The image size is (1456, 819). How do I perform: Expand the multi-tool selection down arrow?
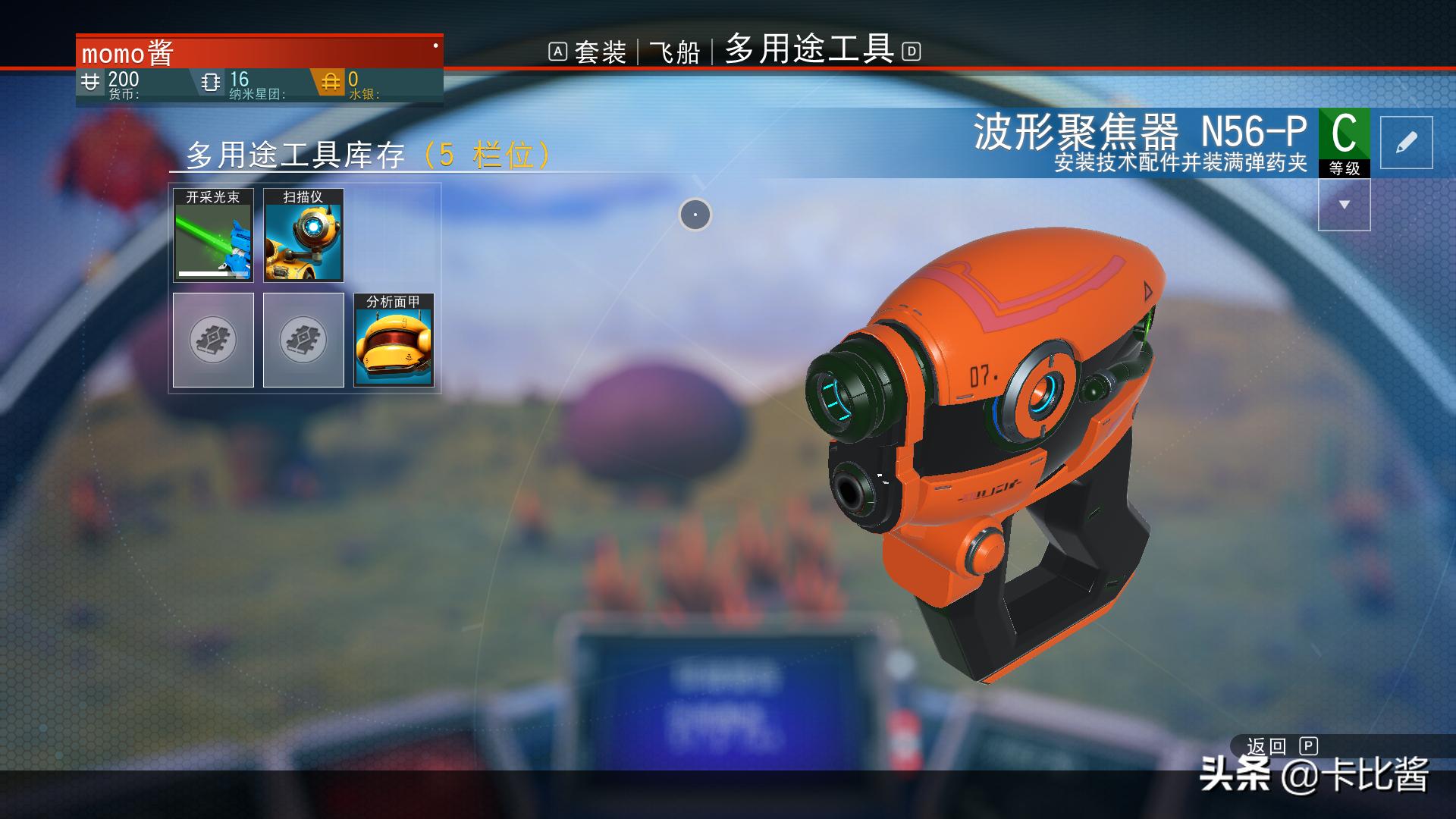pyautogui.click(x=1345, y=203)
